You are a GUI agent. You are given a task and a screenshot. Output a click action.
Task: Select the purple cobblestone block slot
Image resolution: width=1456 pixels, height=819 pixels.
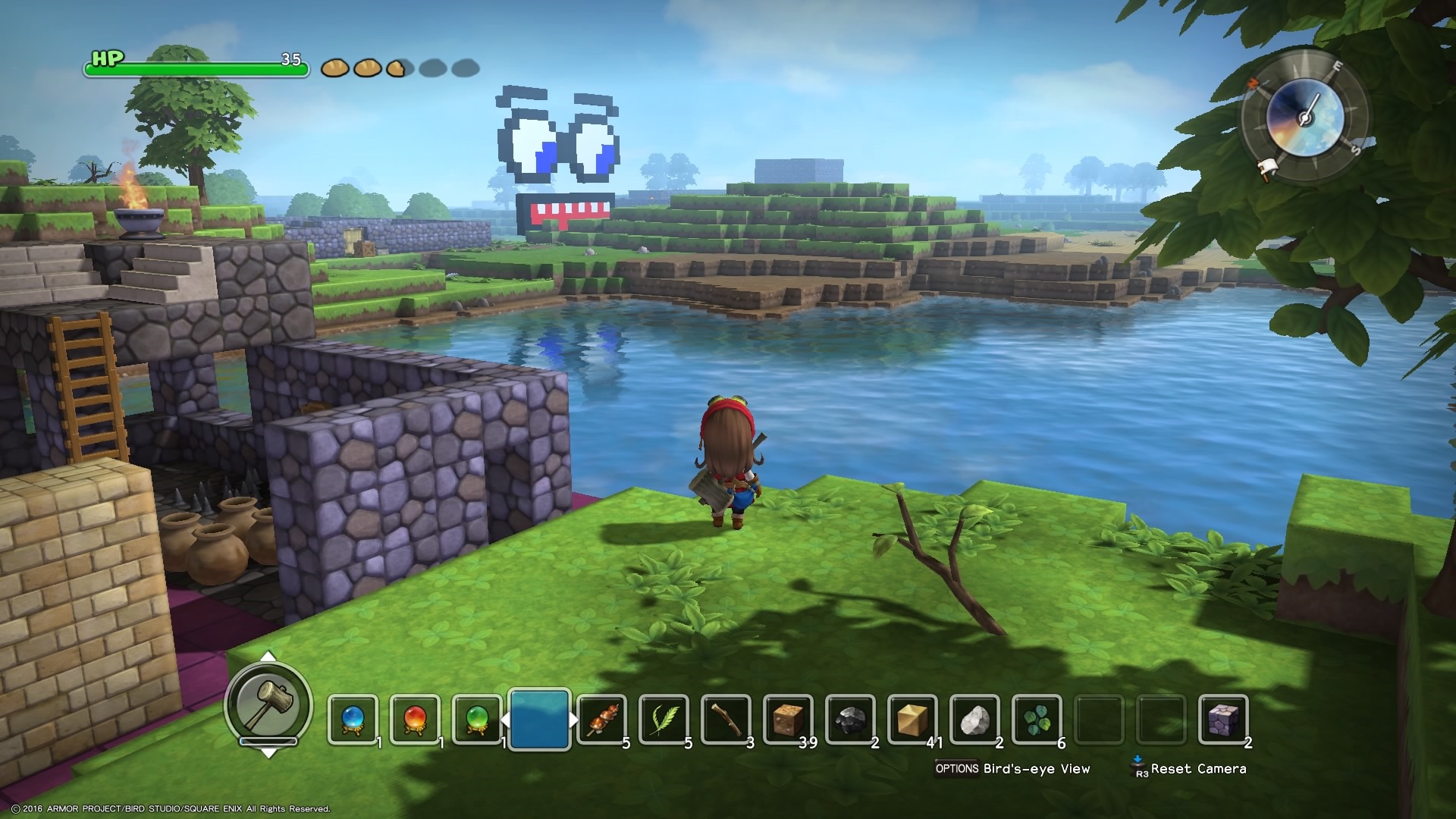coord(1223,719)
